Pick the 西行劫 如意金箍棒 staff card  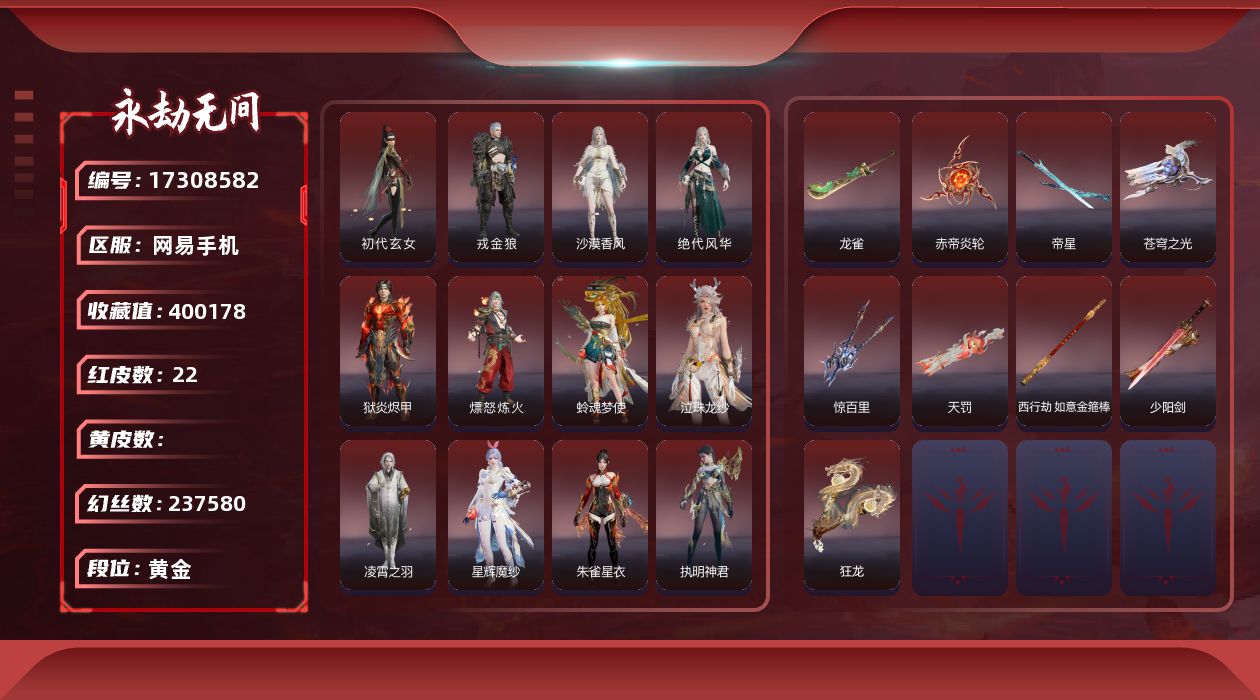(1064, 351)
